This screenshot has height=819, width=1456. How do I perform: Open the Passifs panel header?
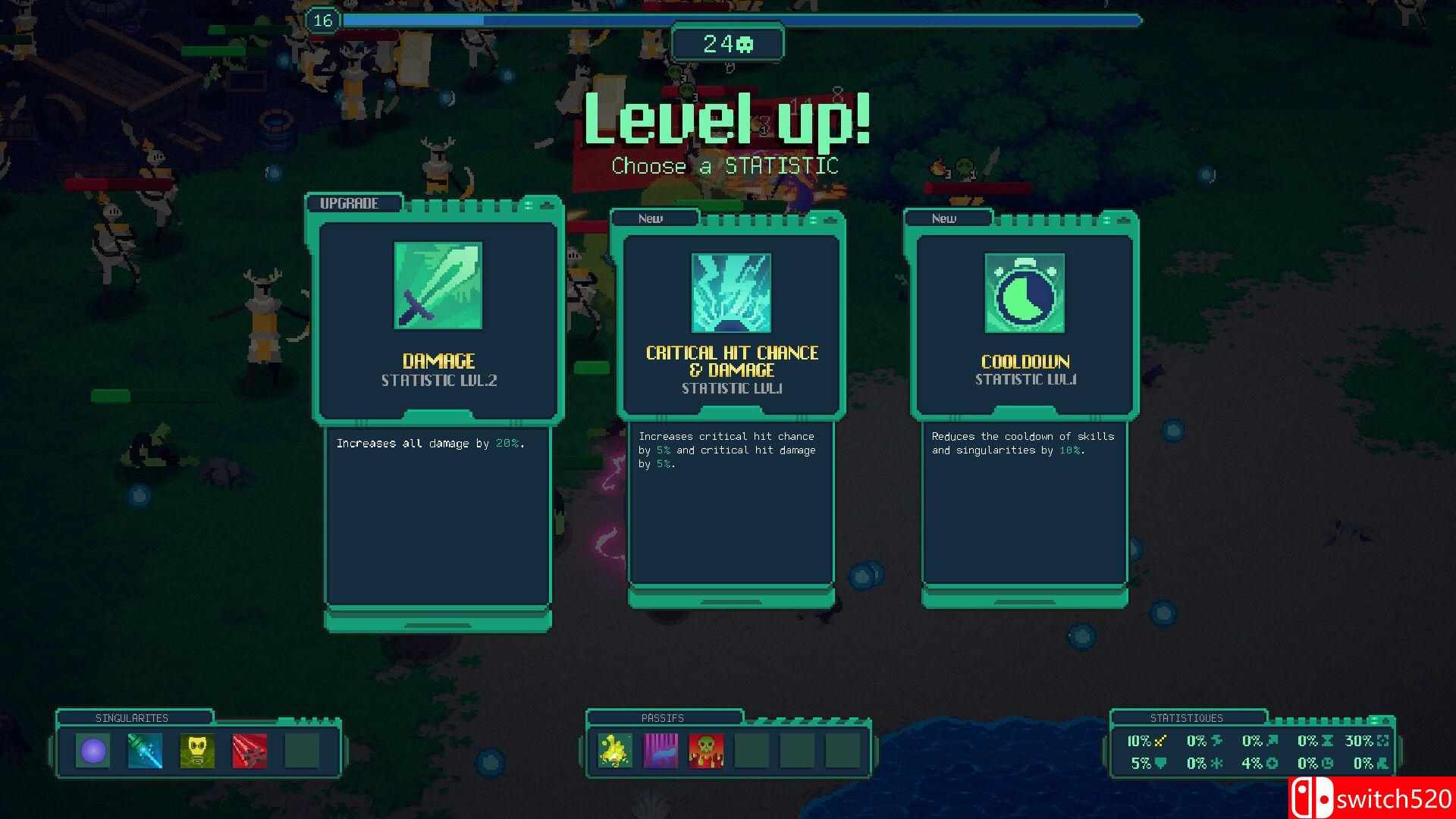pos(662,717)
